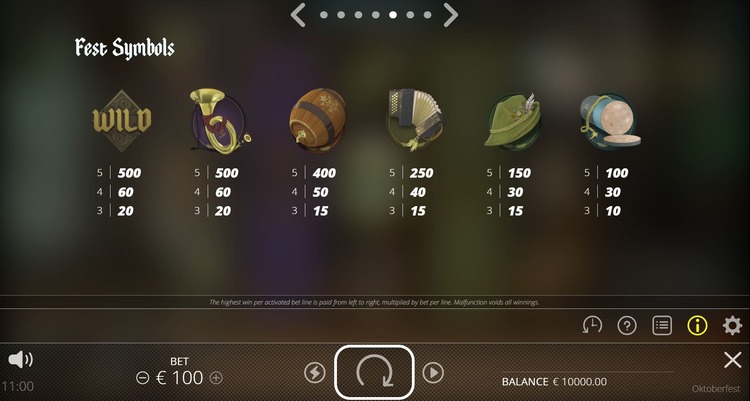The image size is (750, 401).
Task: Start autoplay with the play button
Action: 433,372
